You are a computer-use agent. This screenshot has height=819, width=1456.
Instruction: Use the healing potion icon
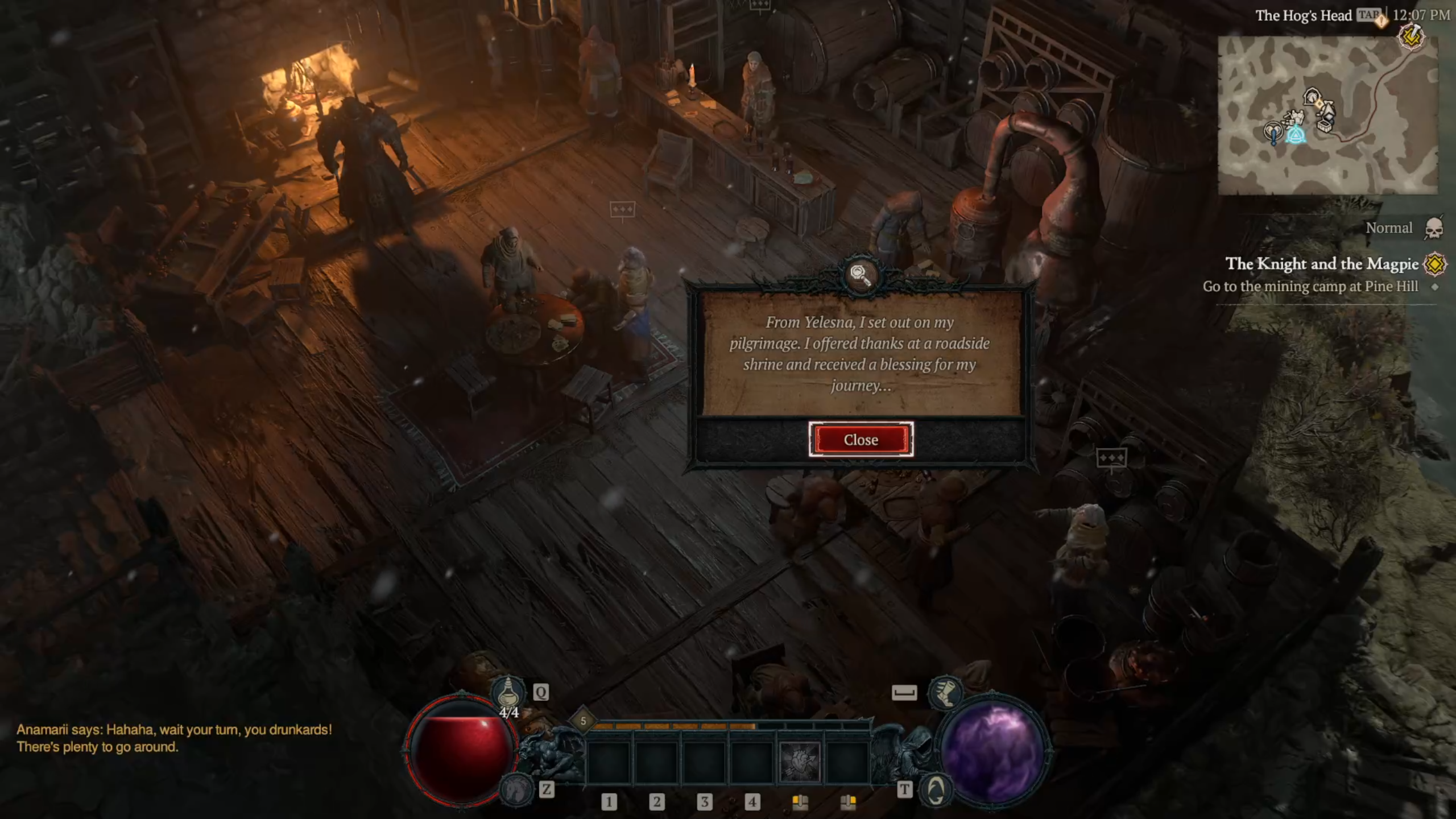508,693
